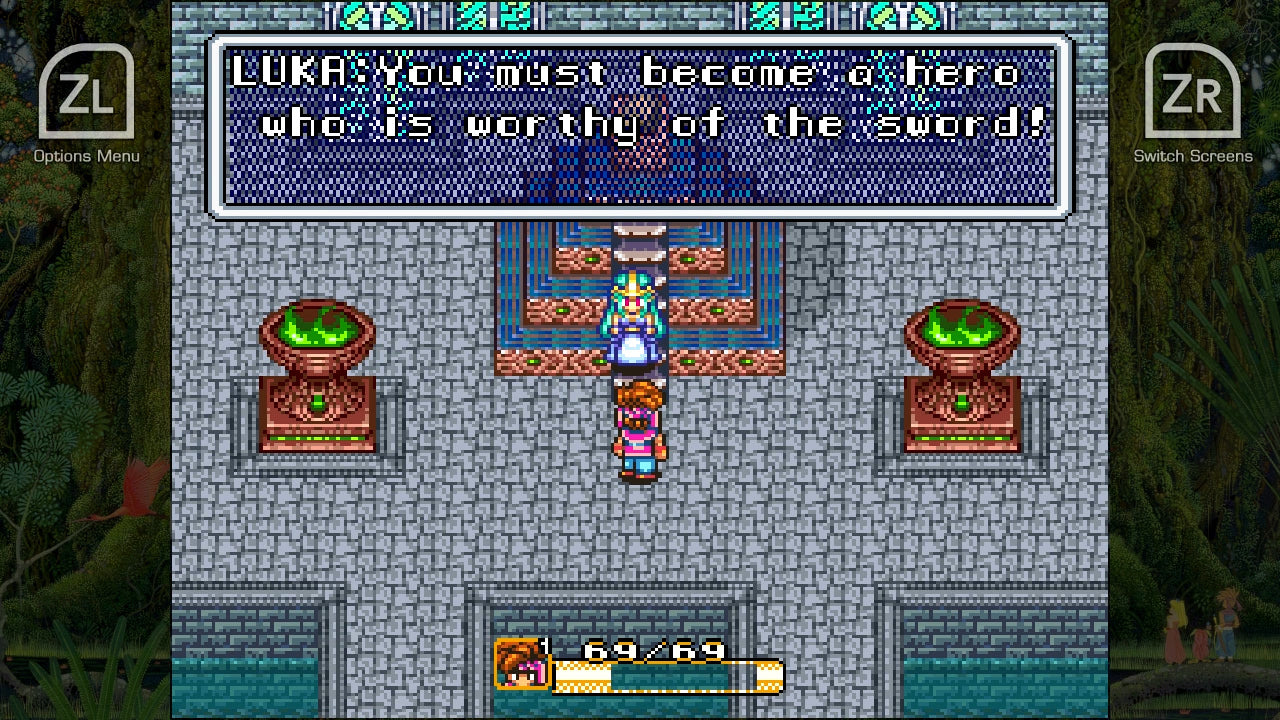
Task: Select the character portrait beside the HP bar
Action: (520, 662)
